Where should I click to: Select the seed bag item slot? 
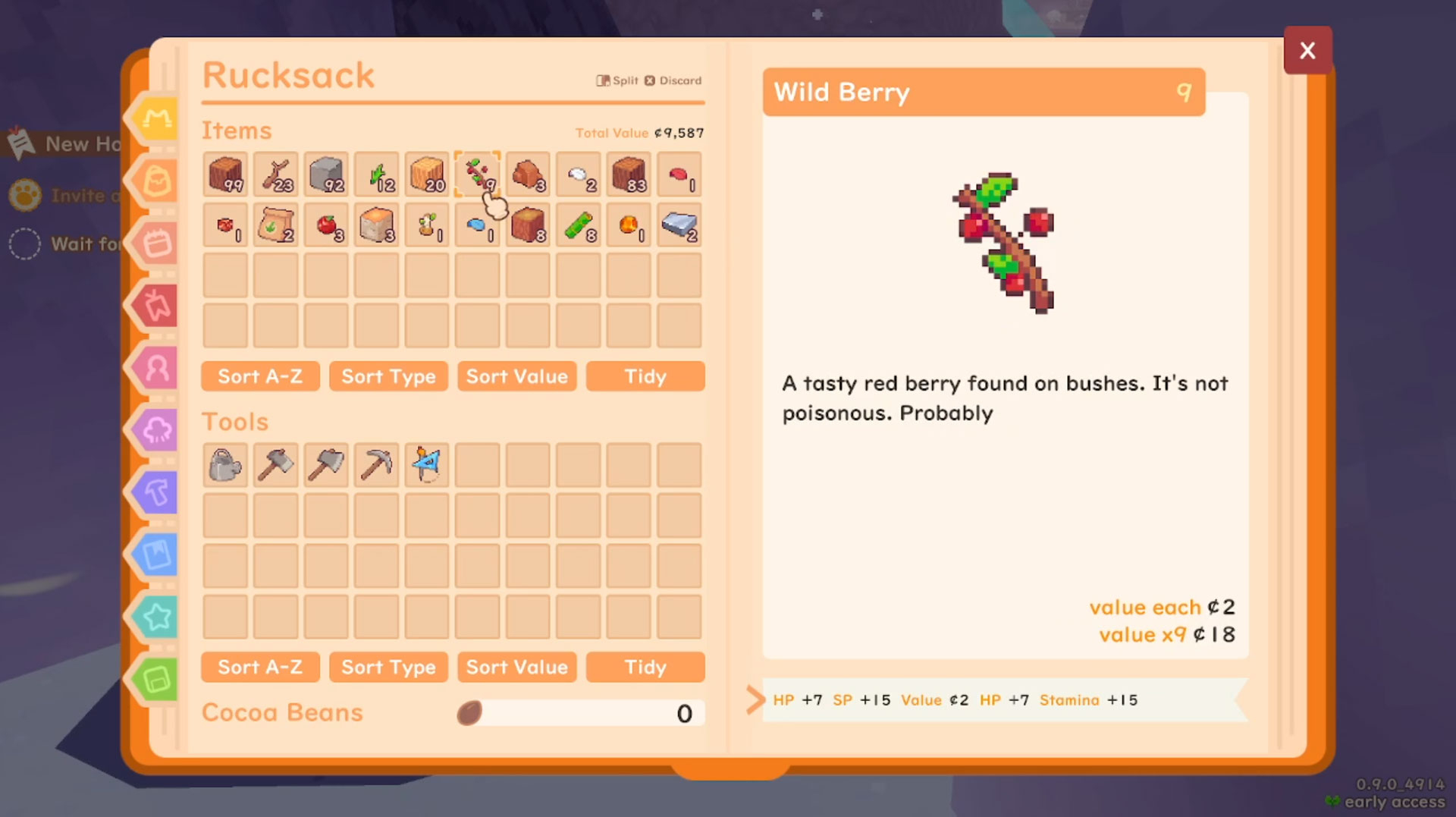[x=275, y=225]
